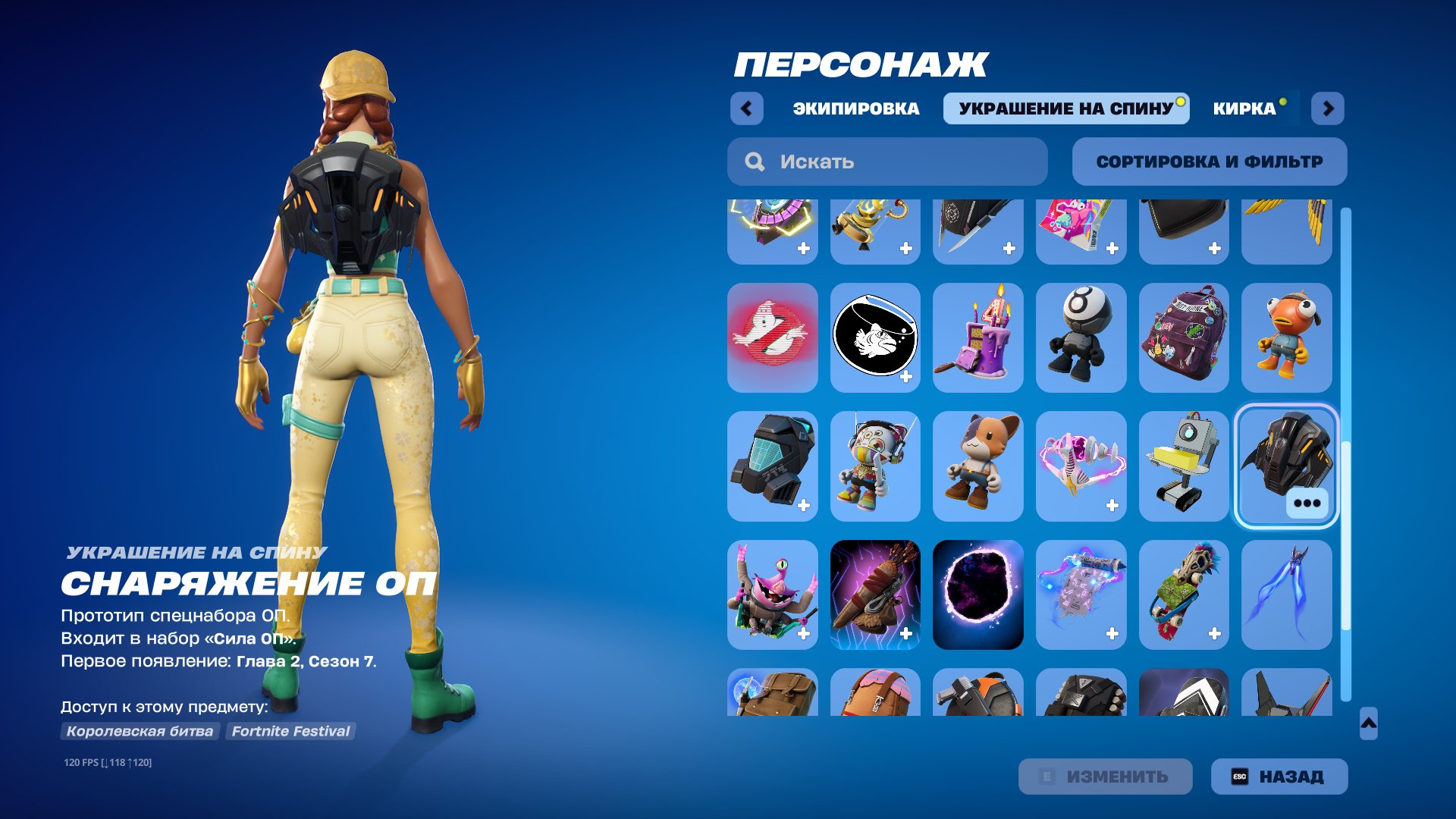The width and height of the screenshot is (1456, 819).
Task: Go back a category with the left chevron
Action: coord(748,108)
